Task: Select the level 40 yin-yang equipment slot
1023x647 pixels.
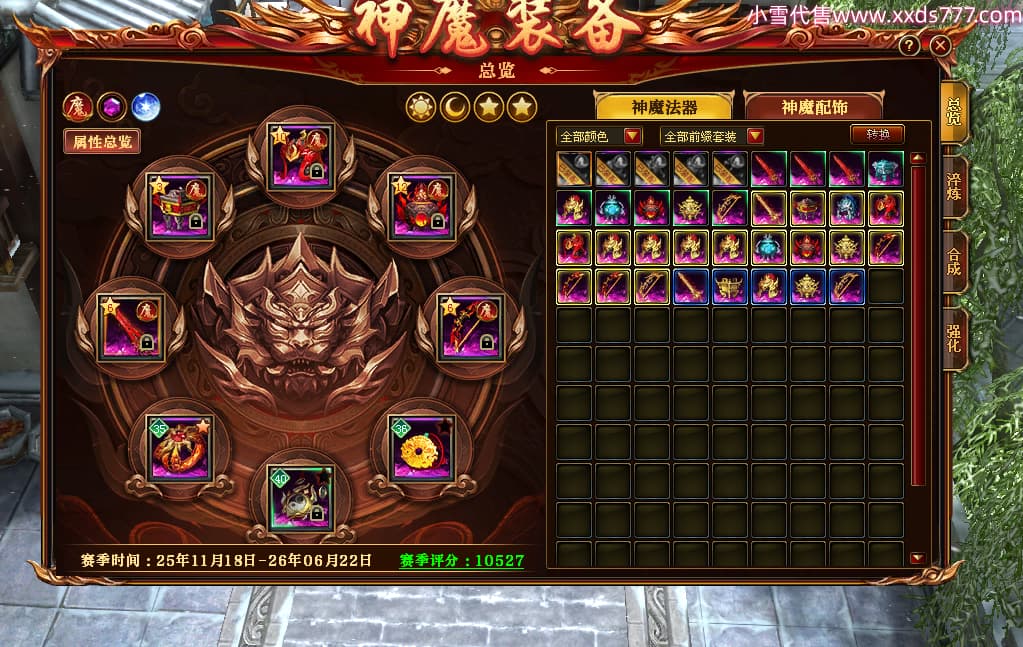Action: pyautogui.click(x=300, y=497)
